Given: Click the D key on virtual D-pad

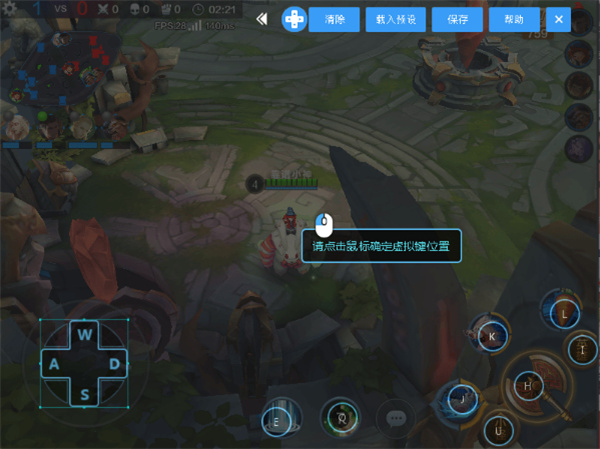Looking at the screenshot, I should [115, 364].
